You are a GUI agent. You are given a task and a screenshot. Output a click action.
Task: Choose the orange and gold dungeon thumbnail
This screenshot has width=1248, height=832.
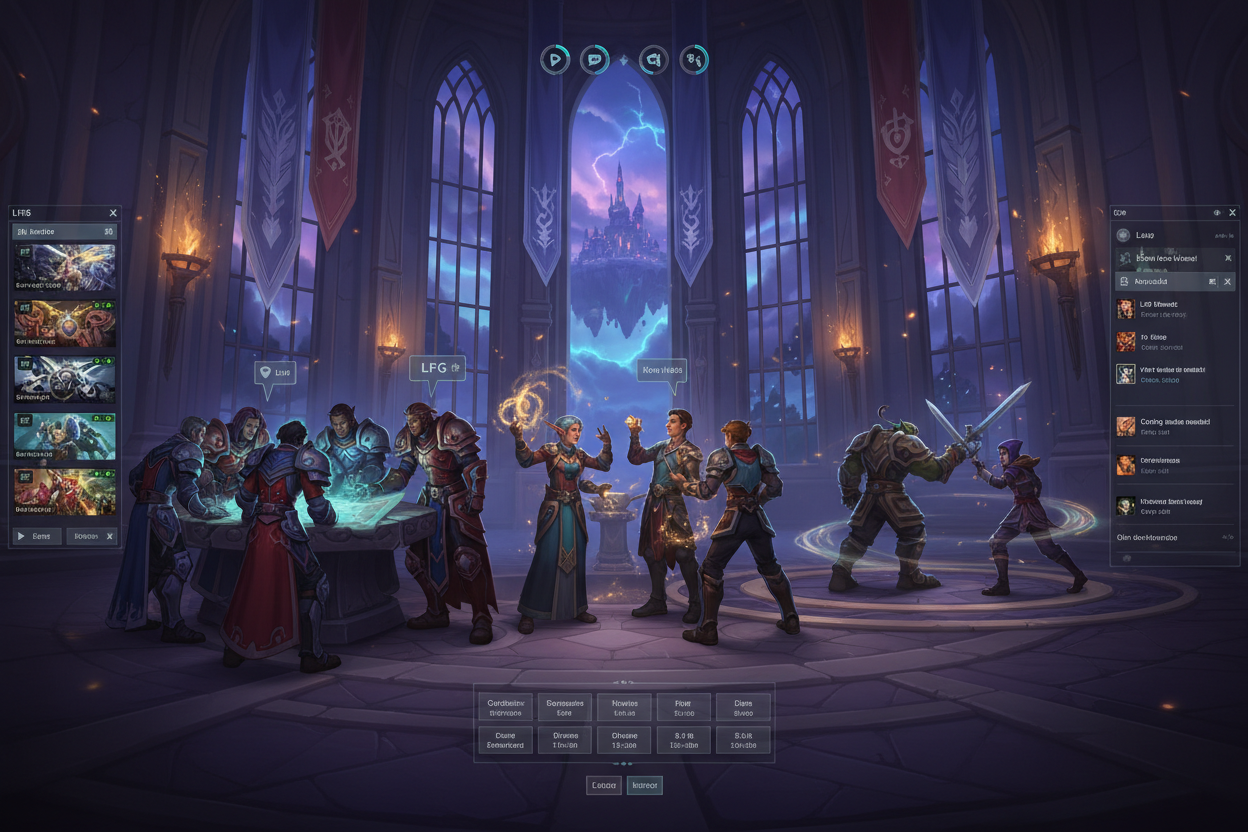pyautogui.click(x=64, y=324)
